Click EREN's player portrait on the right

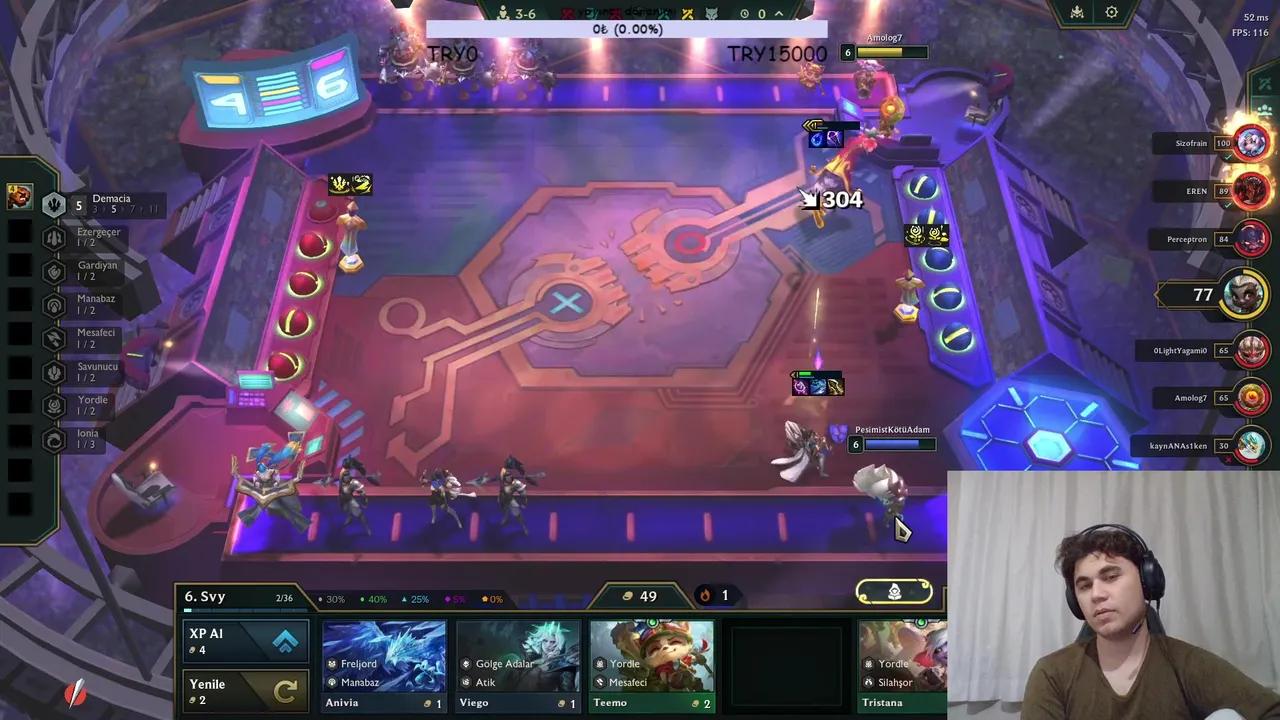click(1251, 191)
